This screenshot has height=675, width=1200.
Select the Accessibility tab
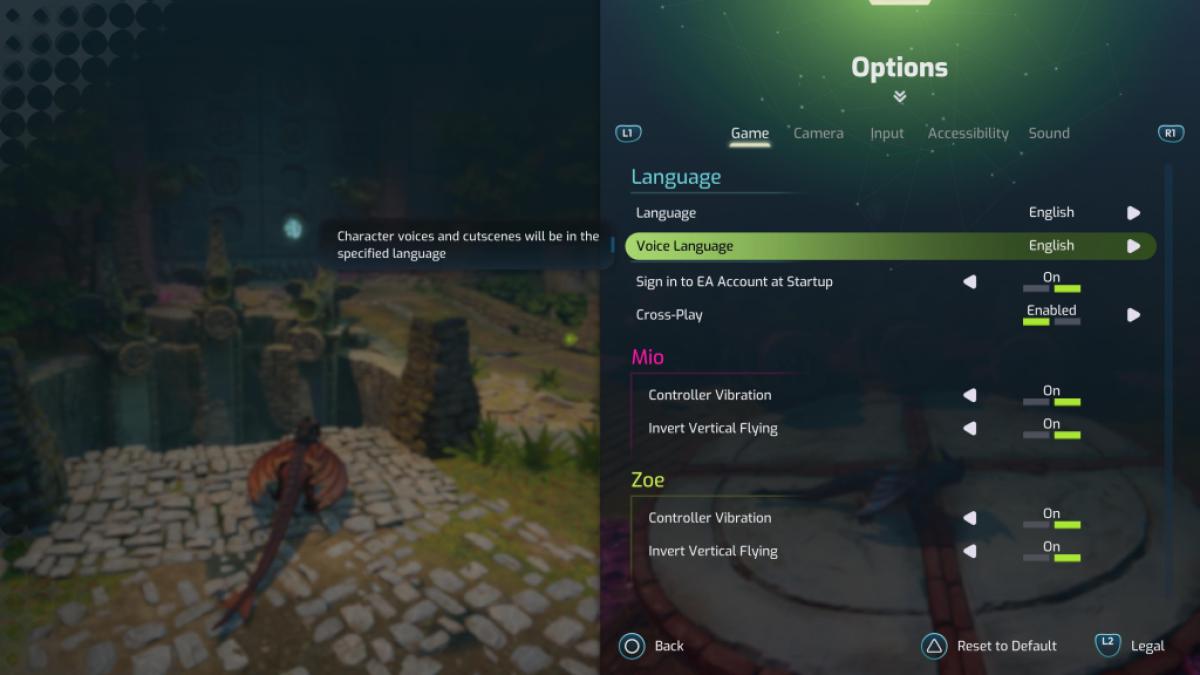coord(967,133)
